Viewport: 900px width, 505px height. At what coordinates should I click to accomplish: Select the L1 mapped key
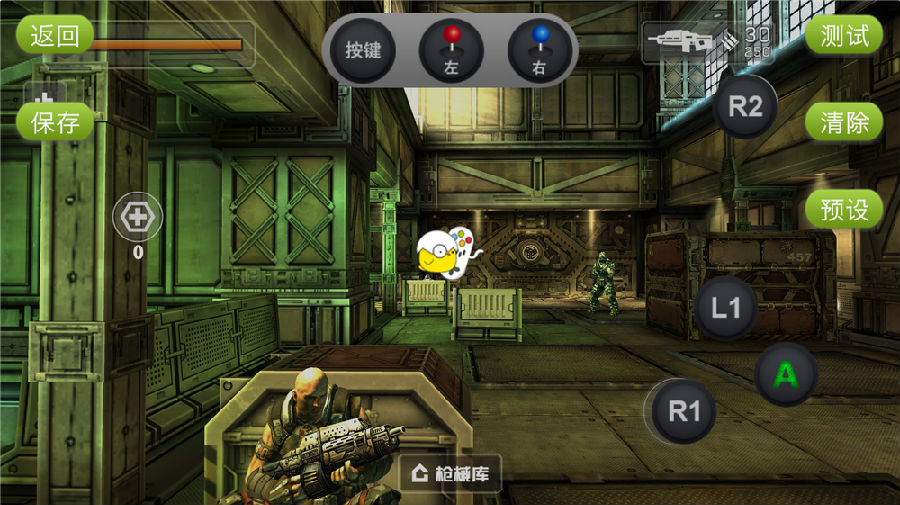(726, 308)
